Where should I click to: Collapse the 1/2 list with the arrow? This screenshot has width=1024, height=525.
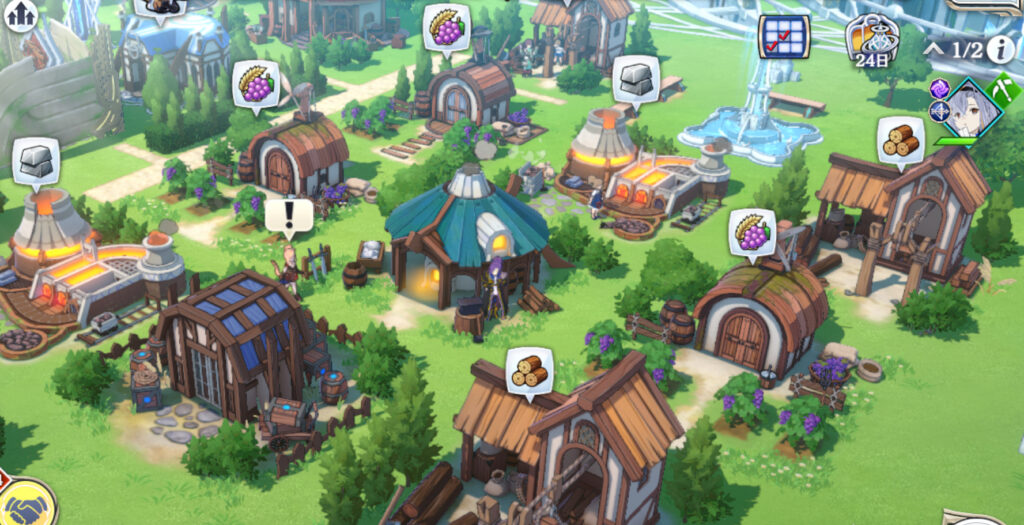pyautogui.click(x=934, y=49)
